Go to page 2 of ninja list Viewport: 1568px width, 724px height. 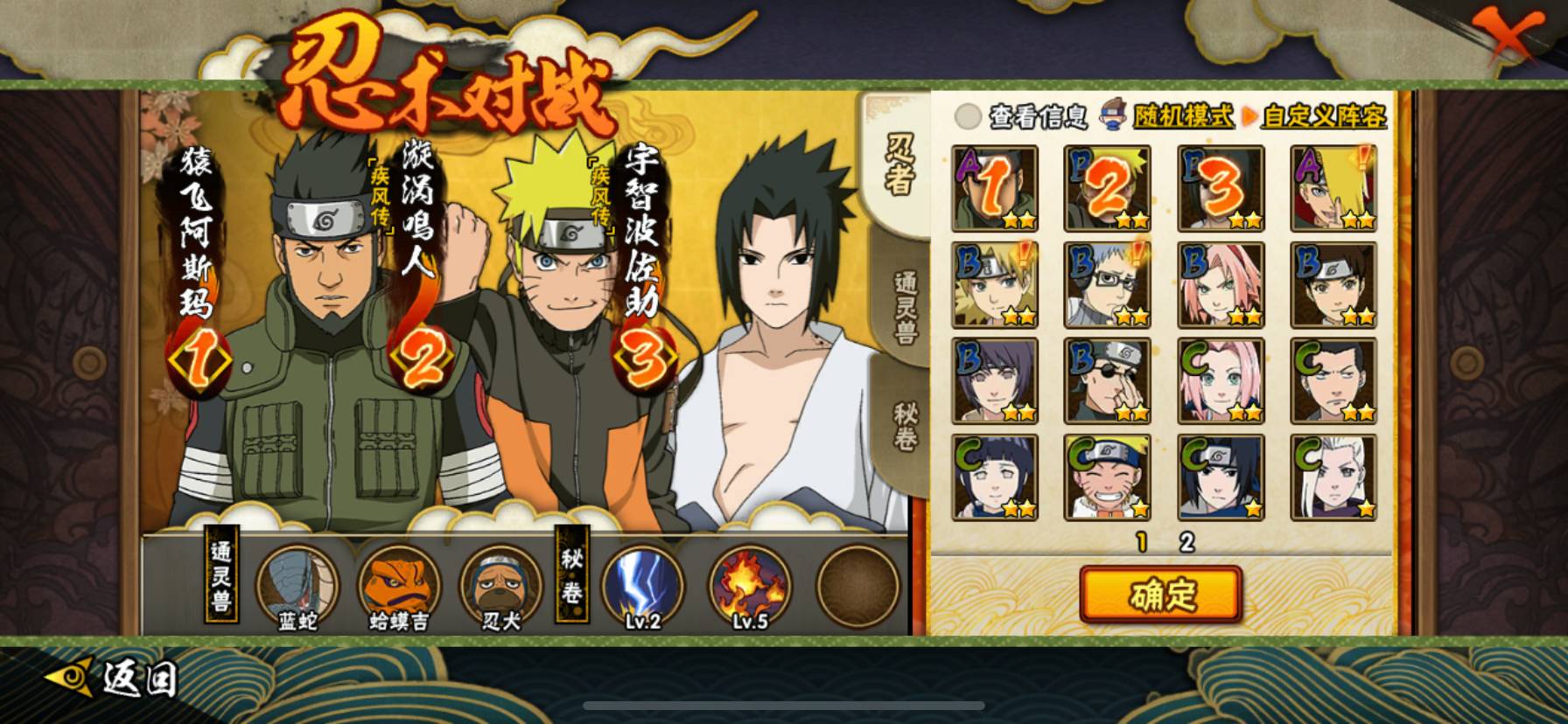(1186, 543)
